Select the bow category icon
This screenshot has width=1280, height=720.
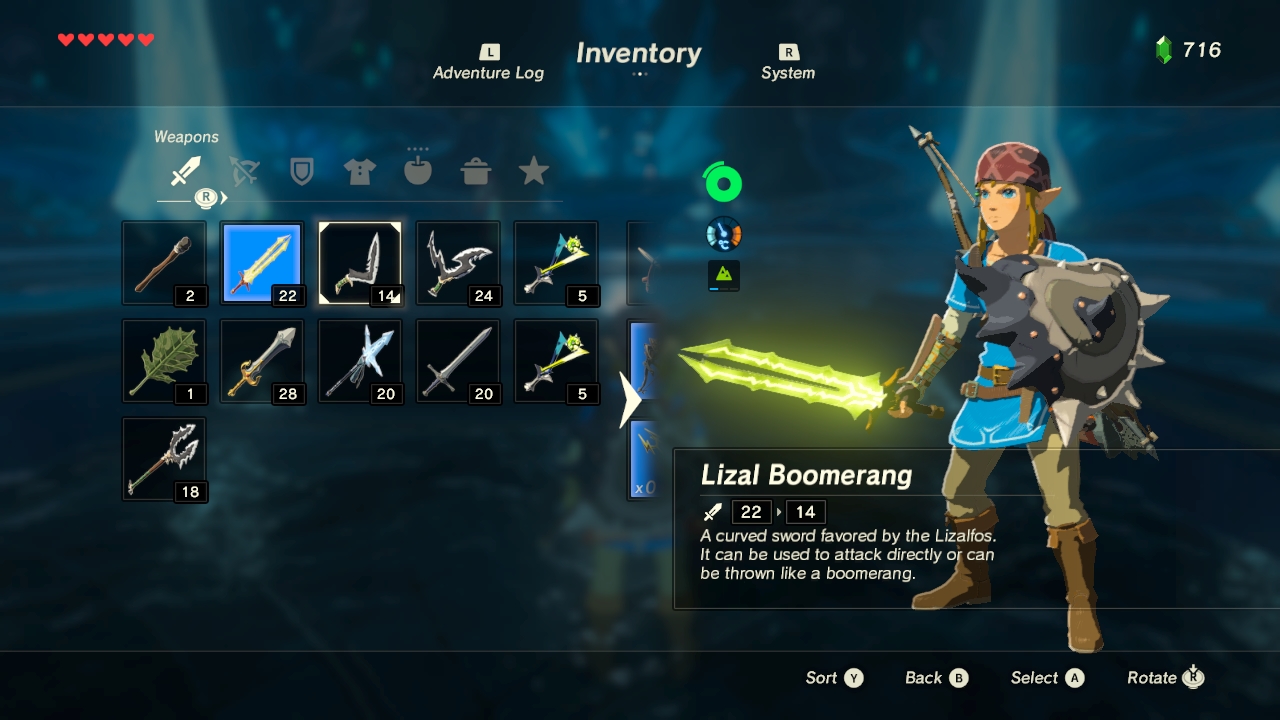pos(244,172)
